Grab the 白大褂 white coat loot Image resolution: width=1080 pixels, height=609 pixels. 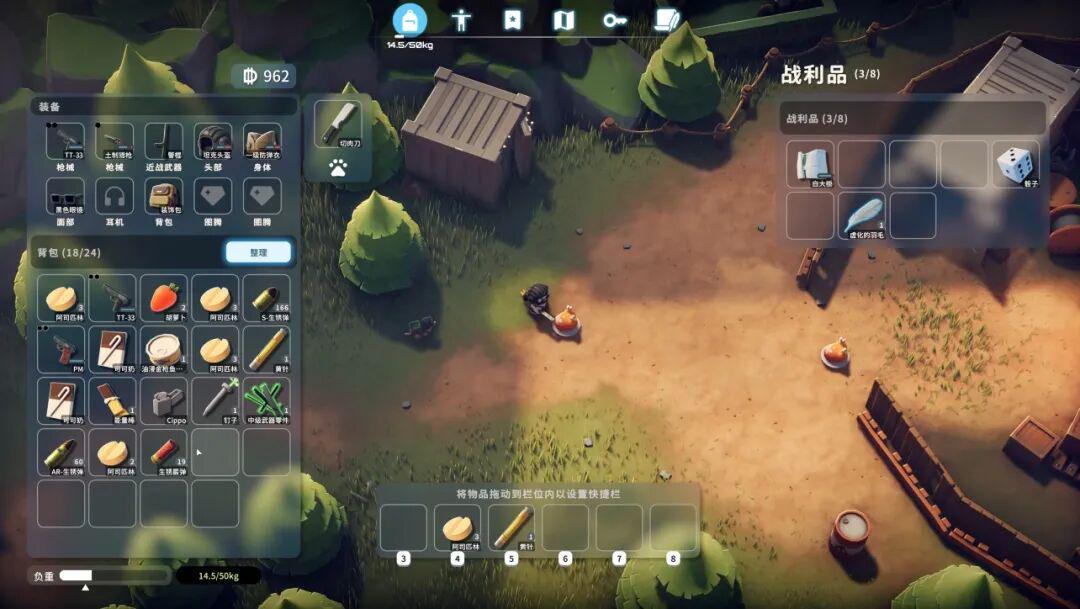(810, 164)
